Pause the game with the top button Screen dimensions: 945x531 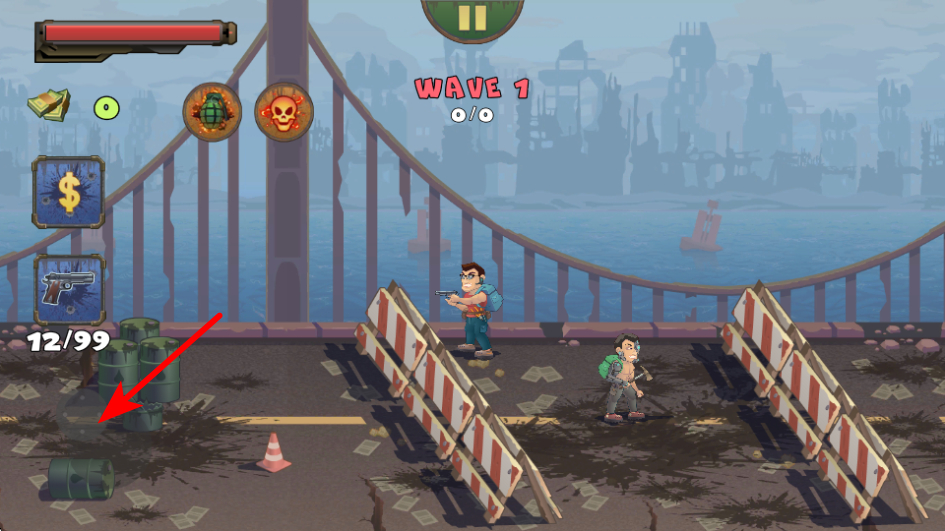tap(472, 18)
